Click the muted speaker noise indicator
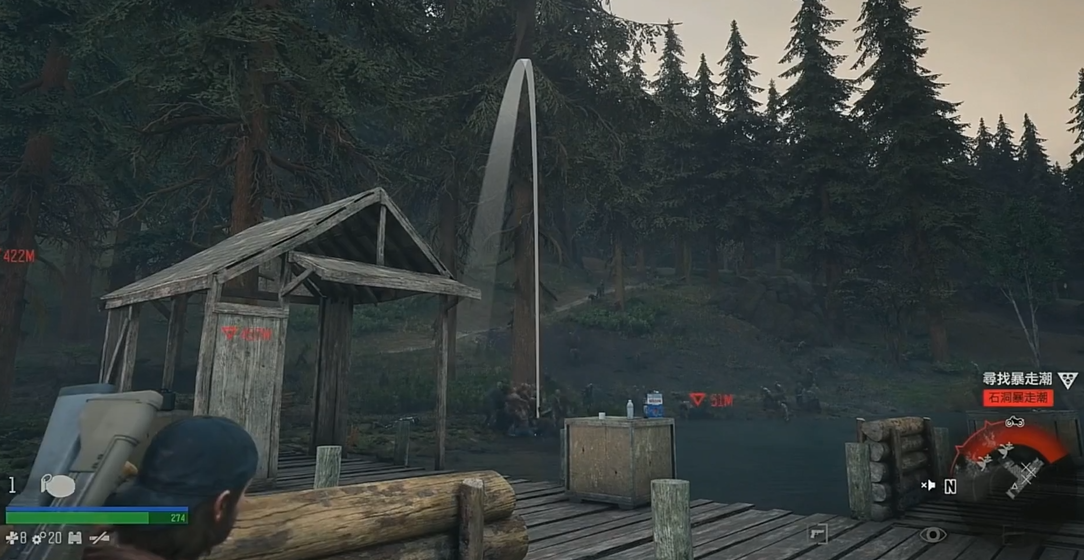Screen dimensions: 1084x560 click(x=928, y=486)
